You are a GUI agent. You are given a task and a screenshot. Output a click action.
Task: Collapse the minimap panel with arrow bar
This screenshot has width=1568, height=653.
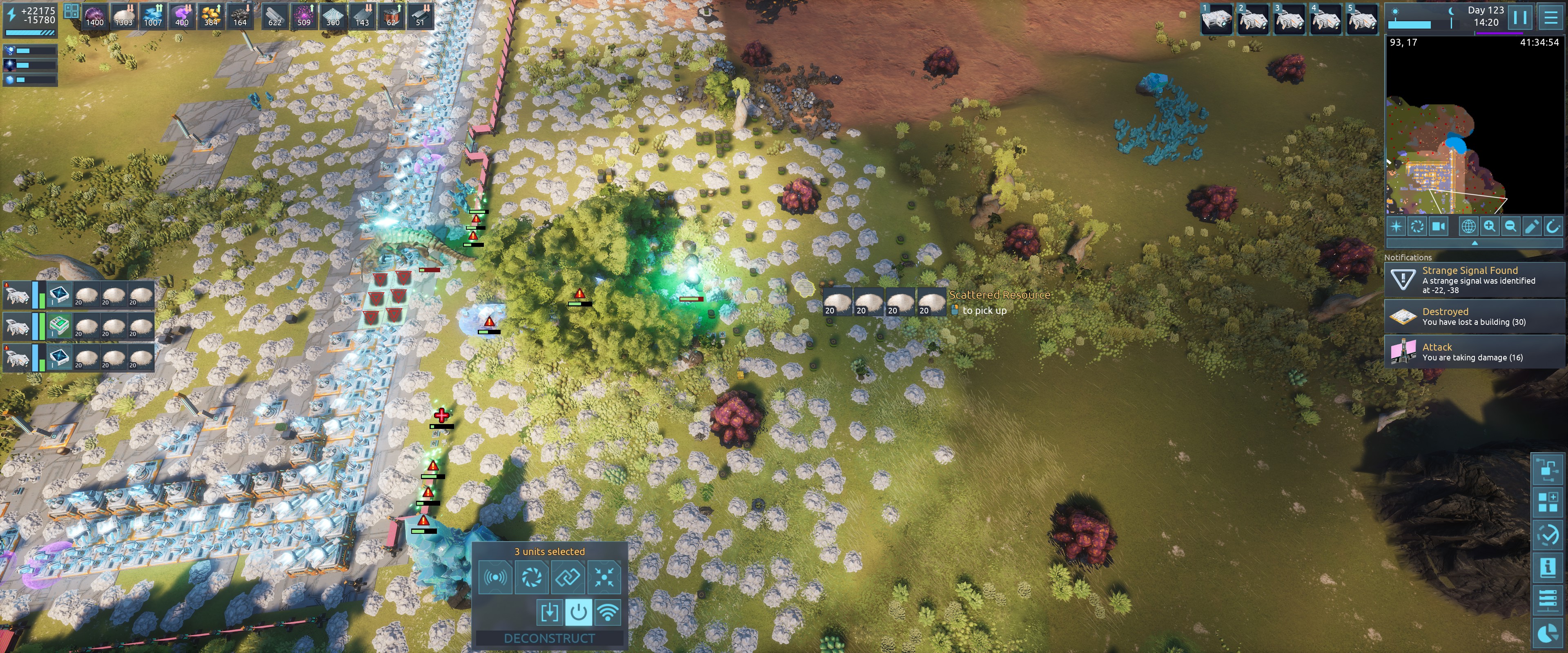pos(1474,243)
